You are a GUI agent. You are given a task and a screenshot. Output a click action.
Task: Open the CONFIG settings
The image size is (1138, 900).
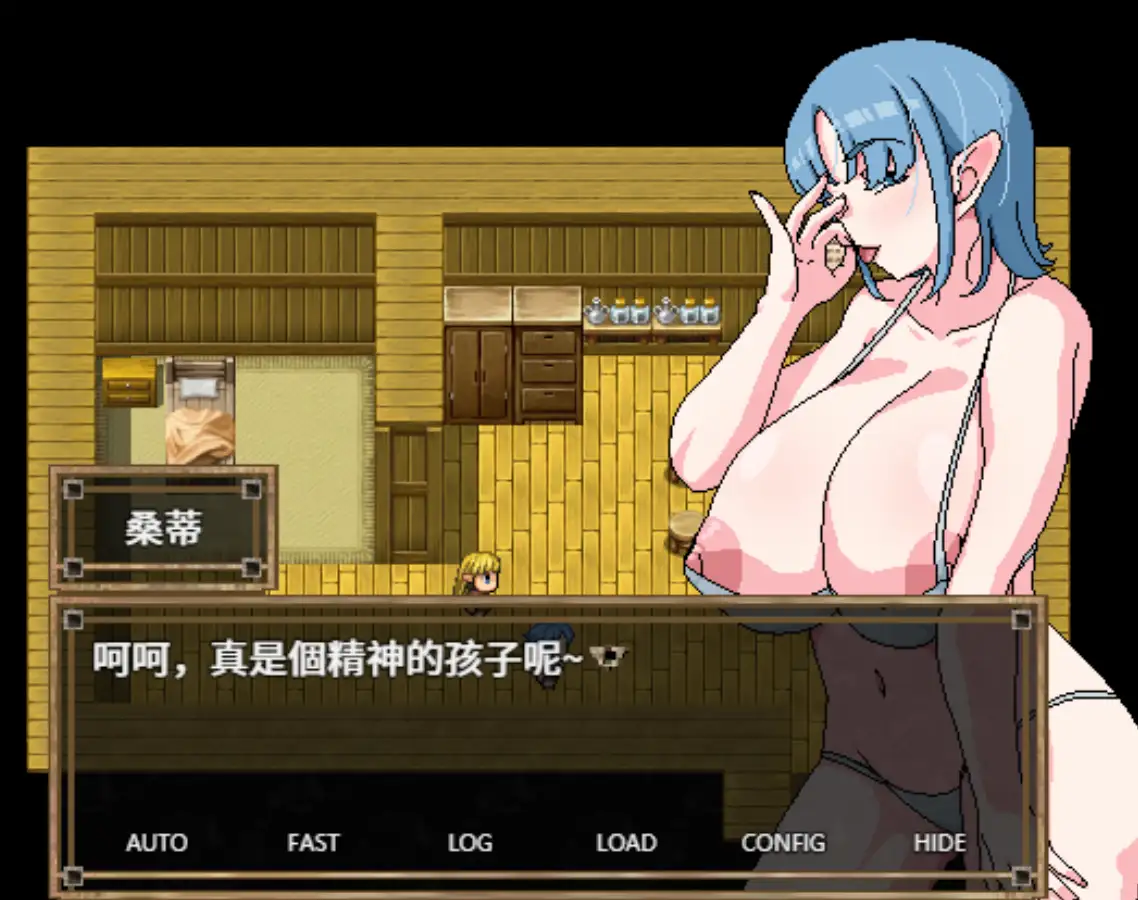[x=783, y=843]
